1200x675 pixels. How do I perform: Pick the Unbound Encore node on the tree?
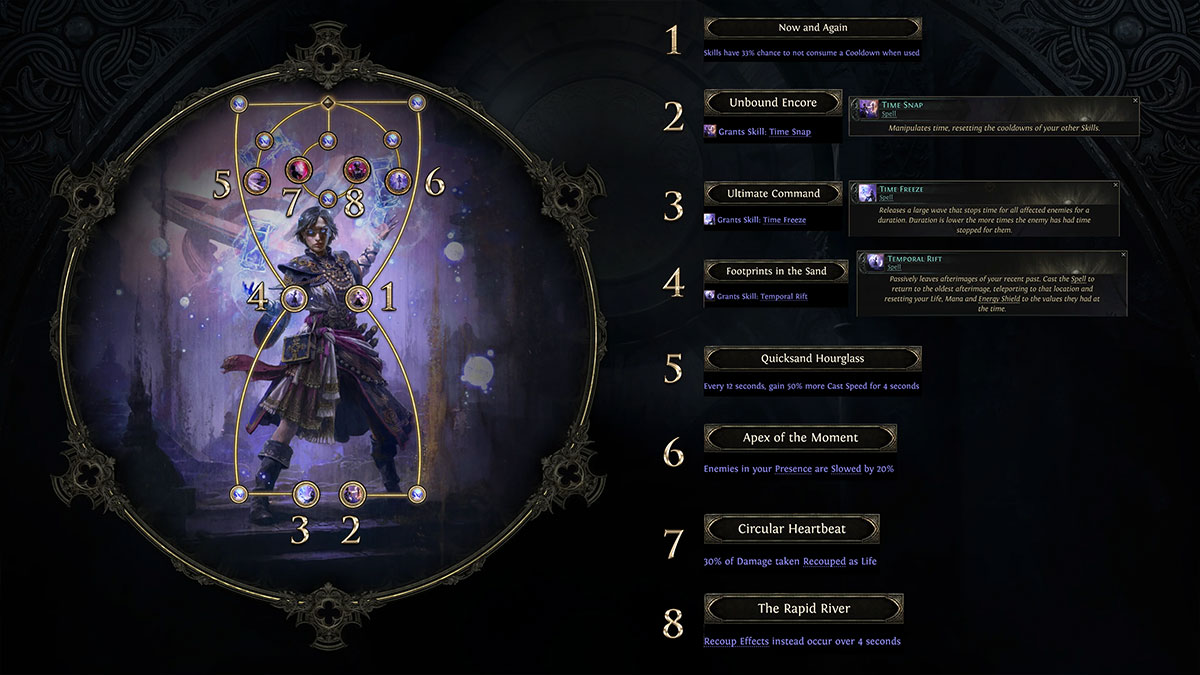(x=352, y=493)
